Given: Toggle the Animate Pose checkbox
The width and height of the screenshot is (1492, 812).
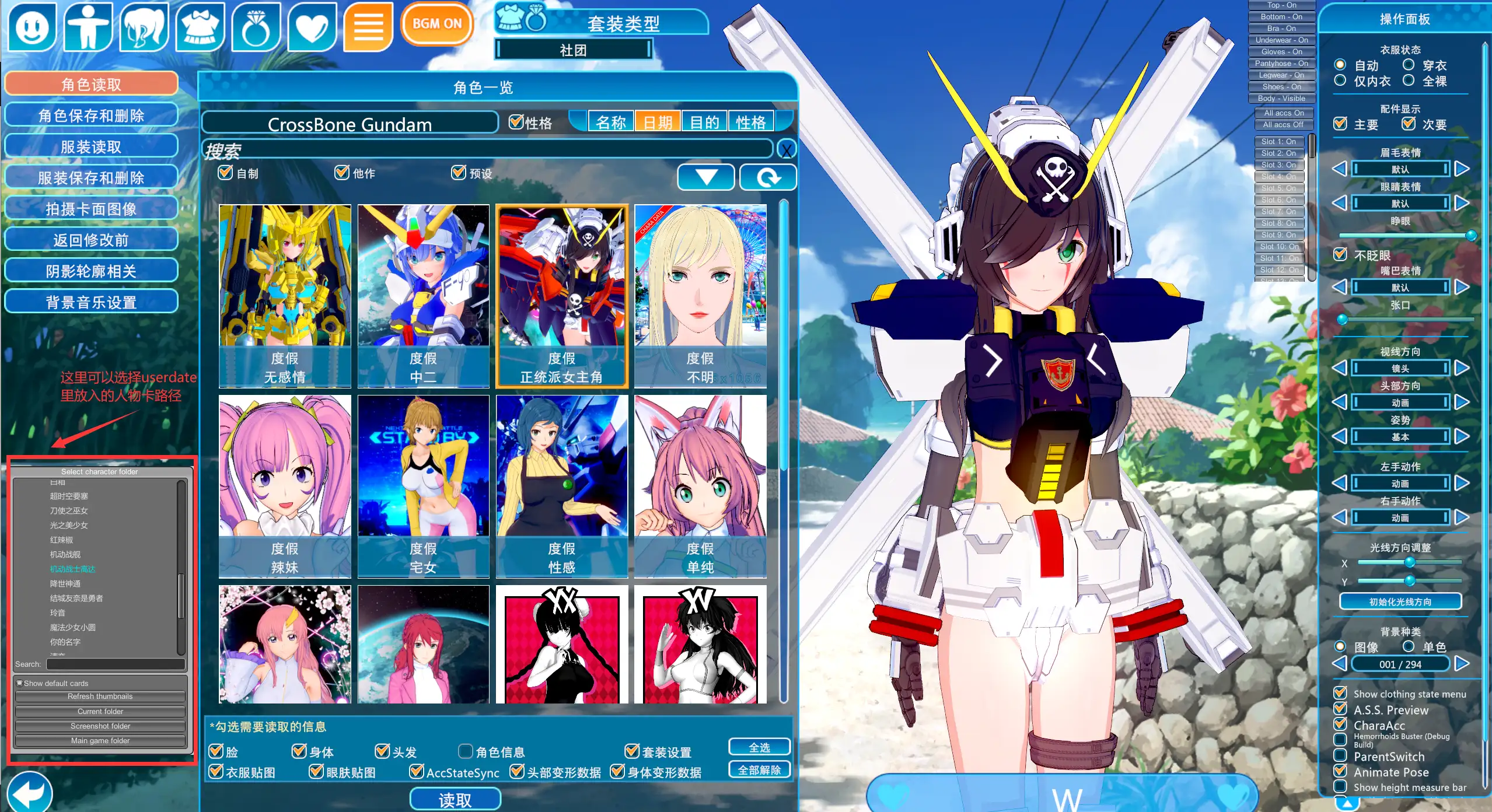Looking at the screenshot, I should point(1340,772).
